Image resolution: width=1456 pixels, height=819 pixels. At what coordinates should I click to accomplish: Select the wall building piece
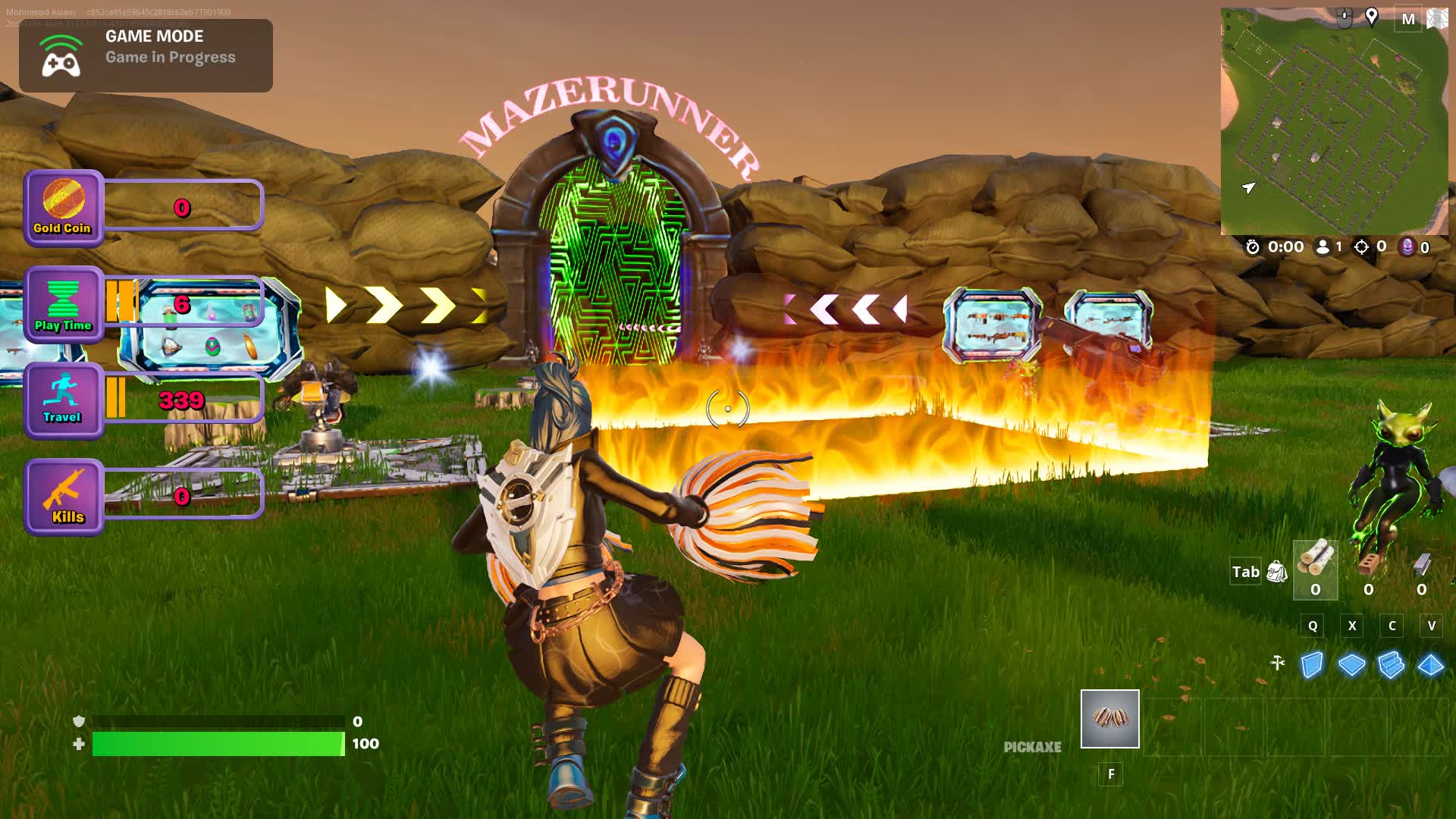point(1312,665)
